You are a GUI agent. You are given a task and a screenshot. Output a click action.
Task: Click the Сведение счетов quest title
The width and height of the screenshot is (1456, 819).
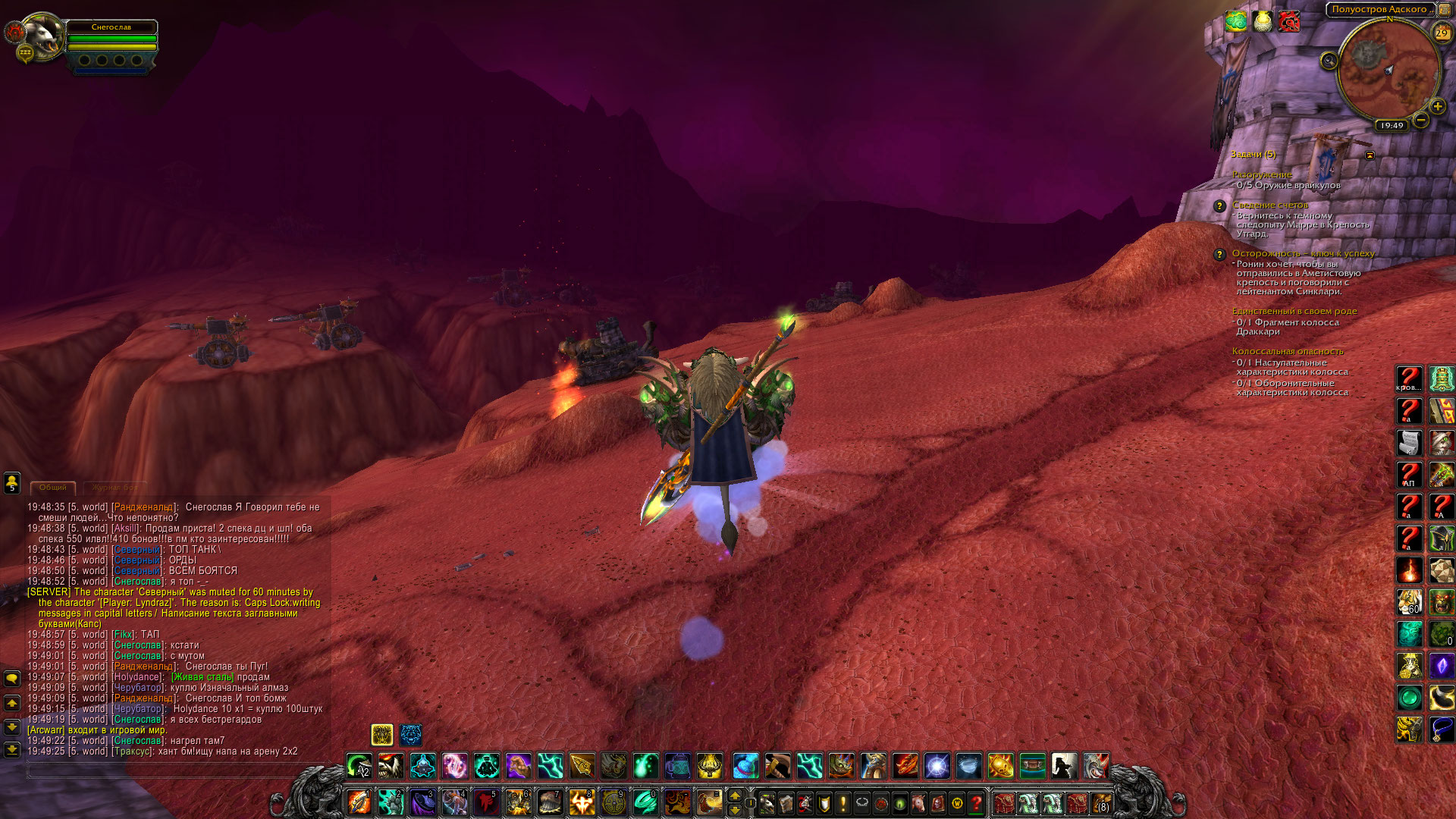pos(1269,205)
